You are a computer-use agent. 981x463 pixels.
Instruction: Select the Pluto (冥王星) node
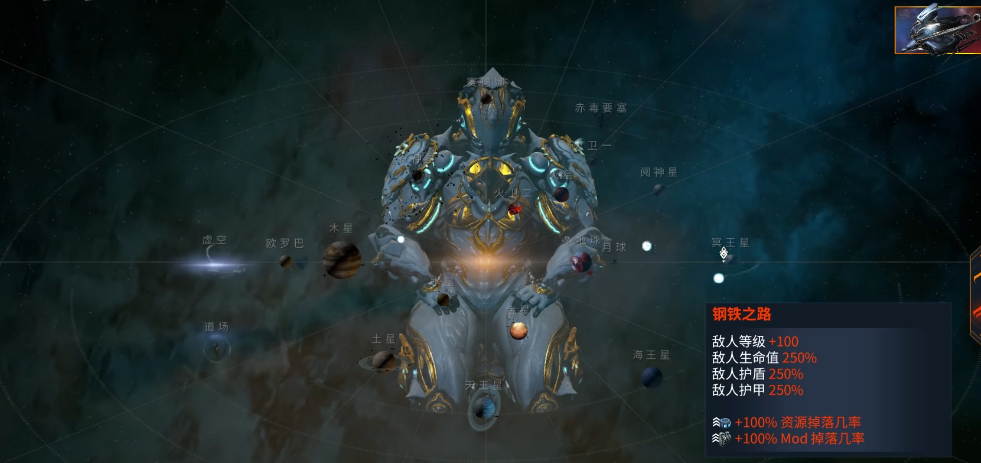tap(727, 256)
